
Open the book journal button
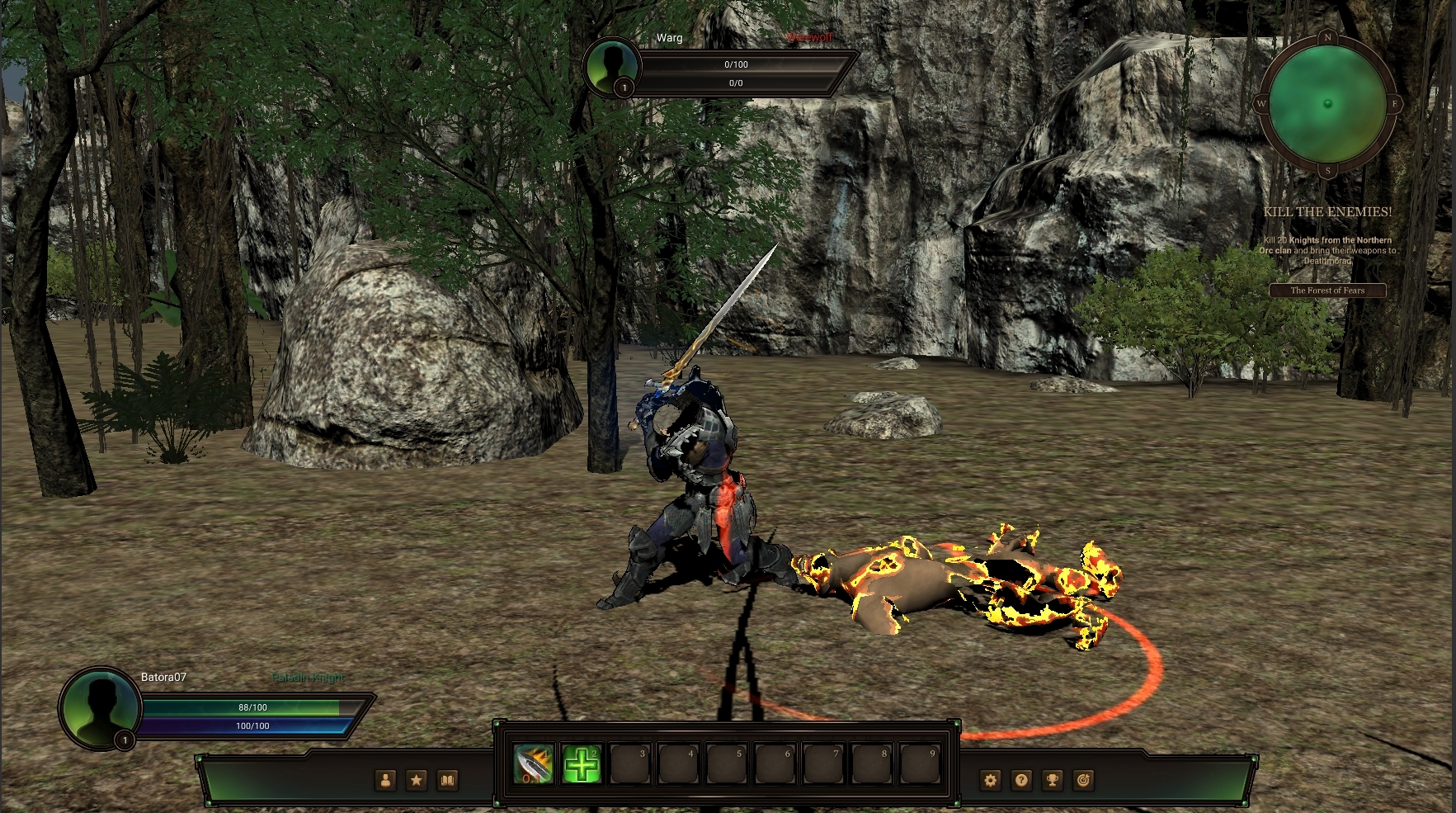pos(447,780)
